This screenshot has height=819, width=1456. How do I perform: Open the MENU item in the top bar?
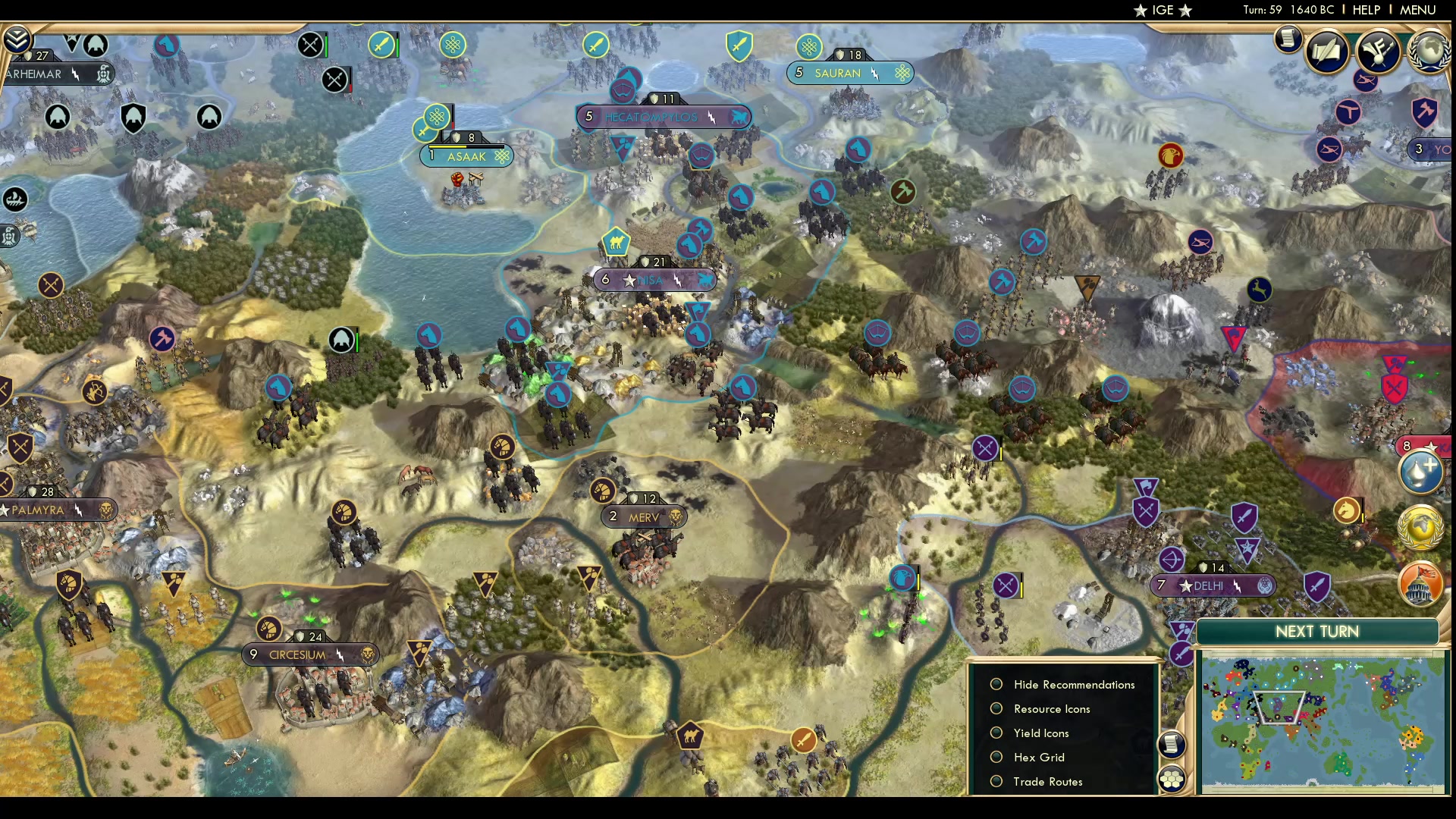coord(1417,10)
